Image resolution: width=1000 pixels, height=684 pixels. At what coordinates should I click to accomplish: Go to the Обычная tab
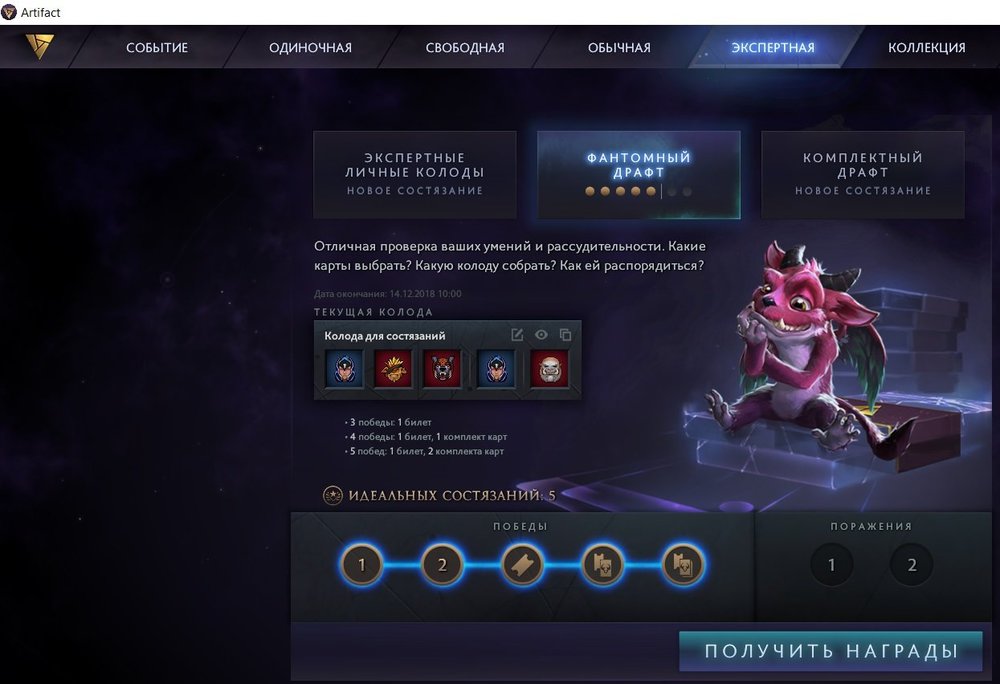coord(619,48)
